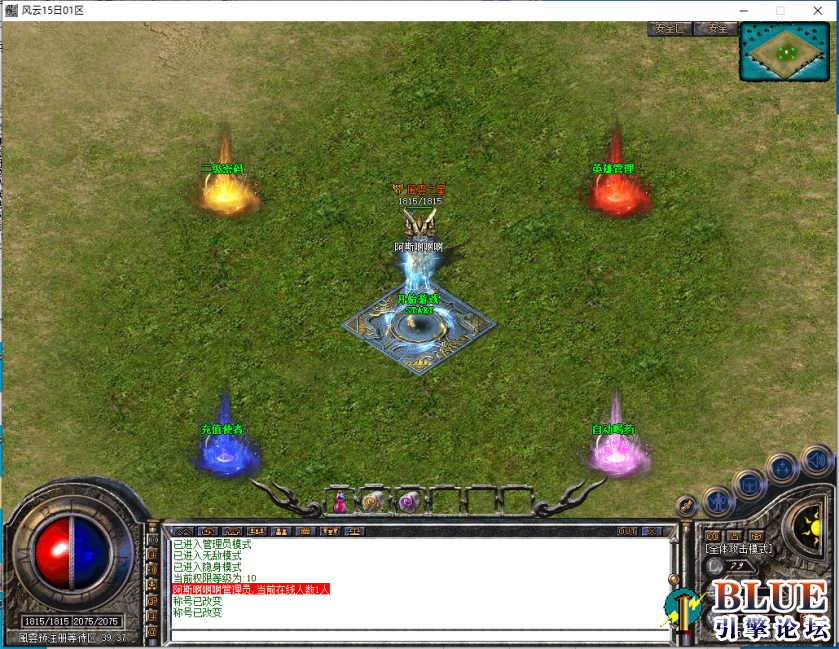Click the 安全区 map label button

pyautogui.click(x=668, y=28)
